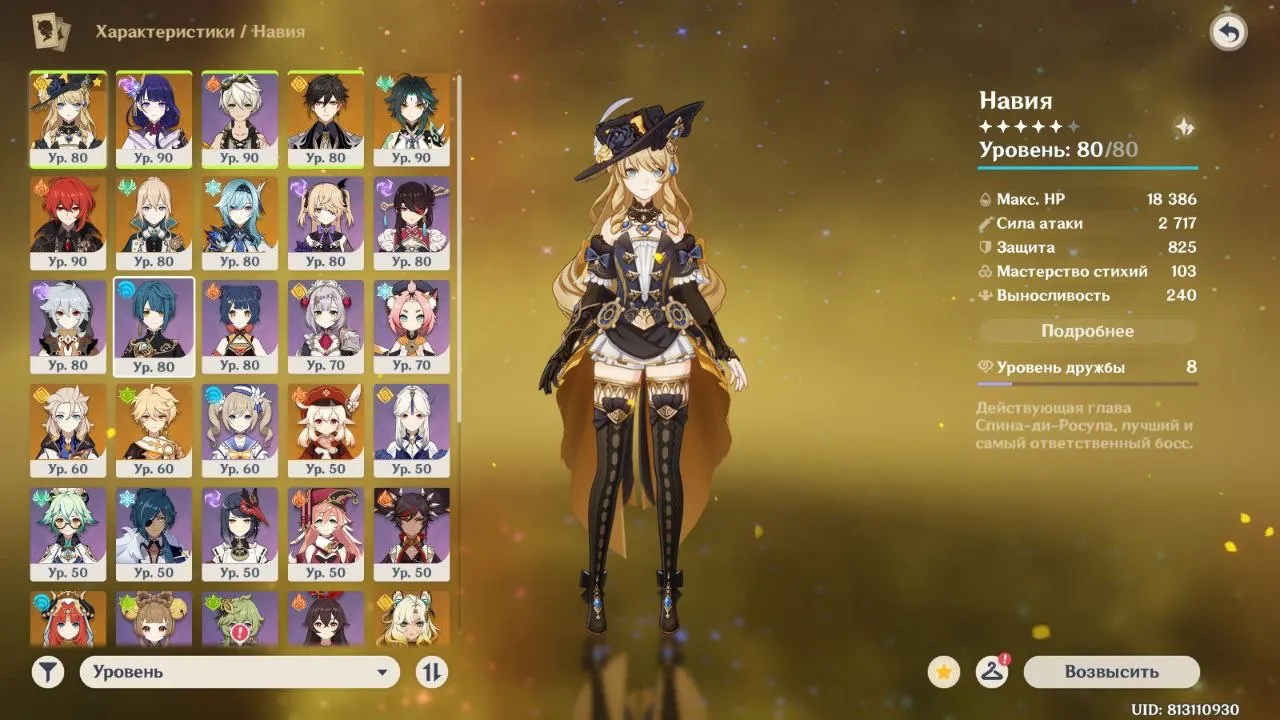Toggle the favorite star near Возвысить button
The width and height of the screenshot is (1280, 720).
point(942,672)
